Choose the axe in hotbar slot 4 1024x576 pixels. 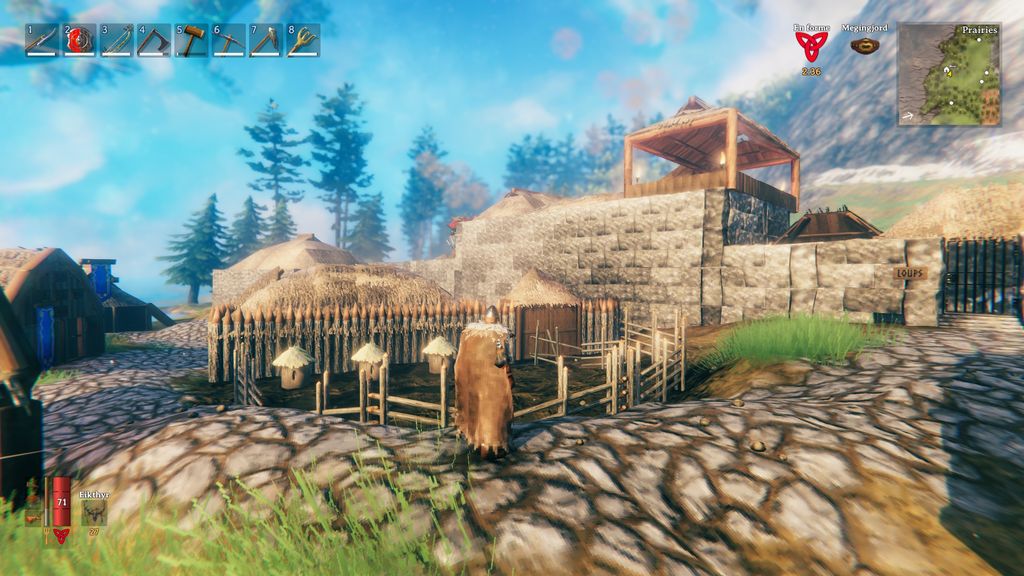[x=154, y=40]
